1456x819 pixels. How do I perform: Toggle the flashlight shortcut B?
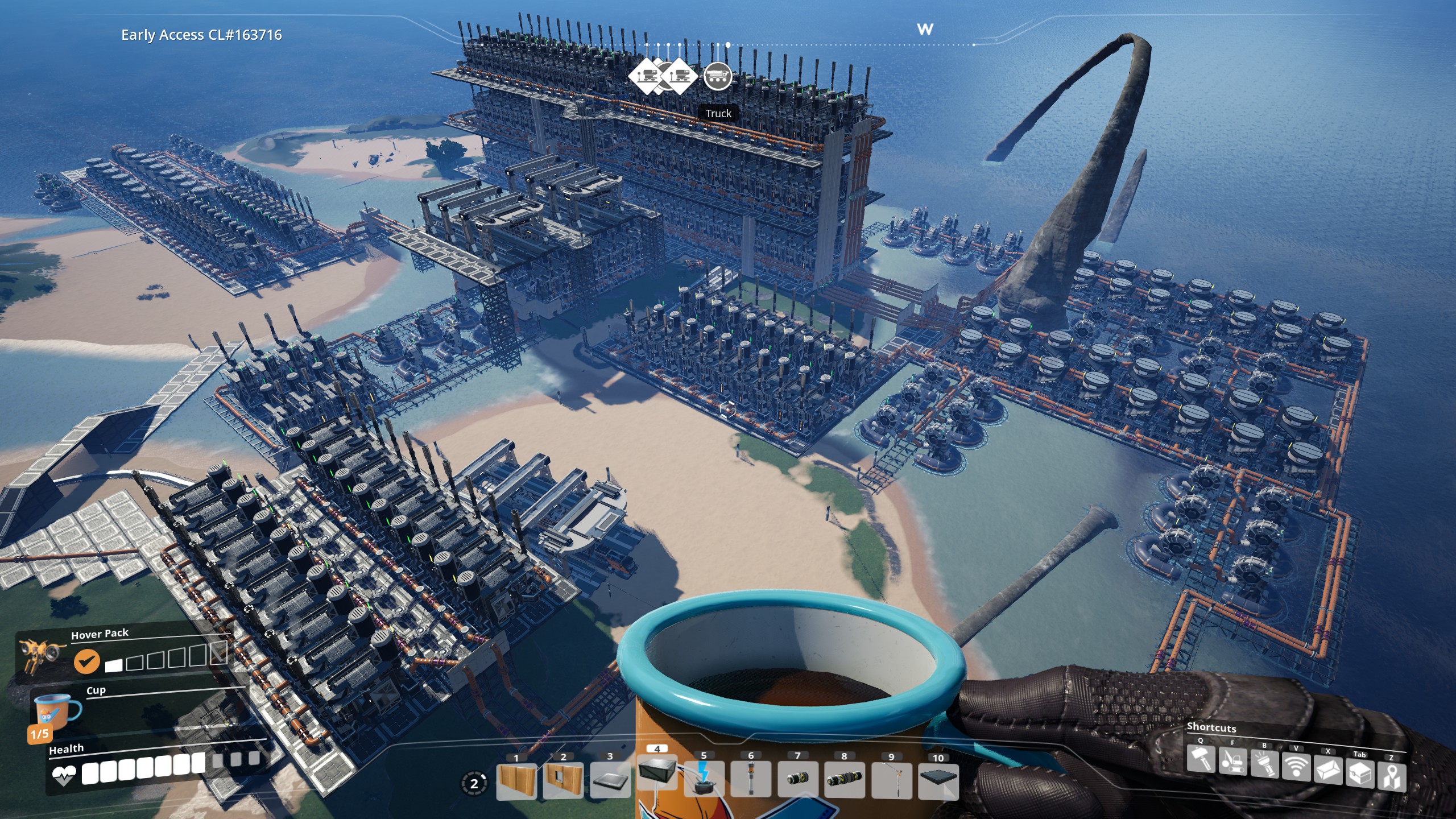click(x=1264, y=764)
